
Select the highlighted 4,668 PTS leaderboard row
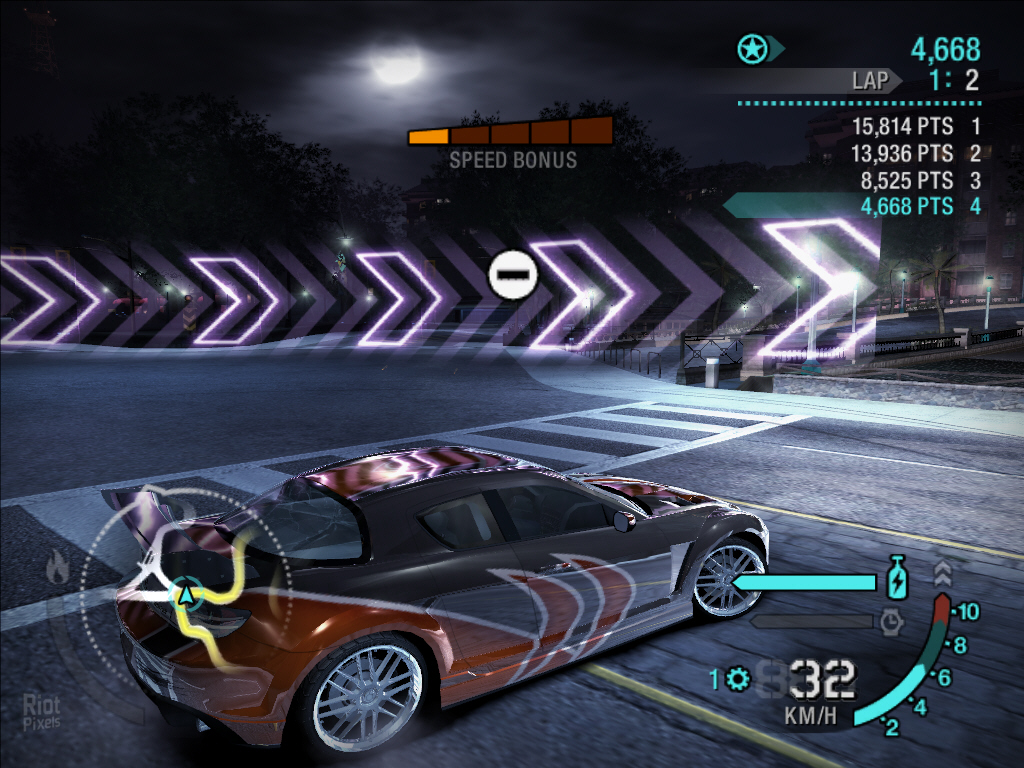915,206
